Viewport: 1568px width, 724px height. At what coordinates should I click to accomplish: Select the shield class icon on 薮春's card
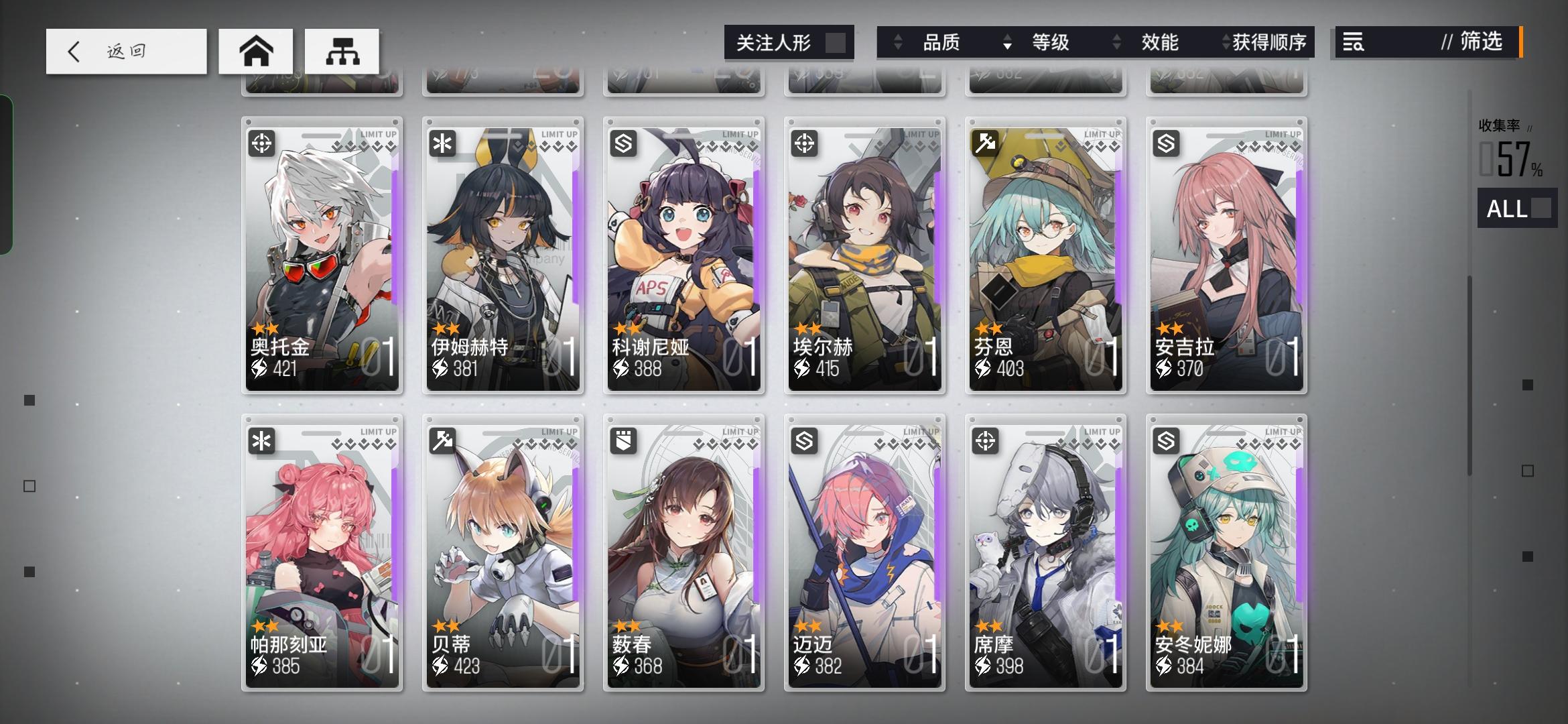click(623, 441)
